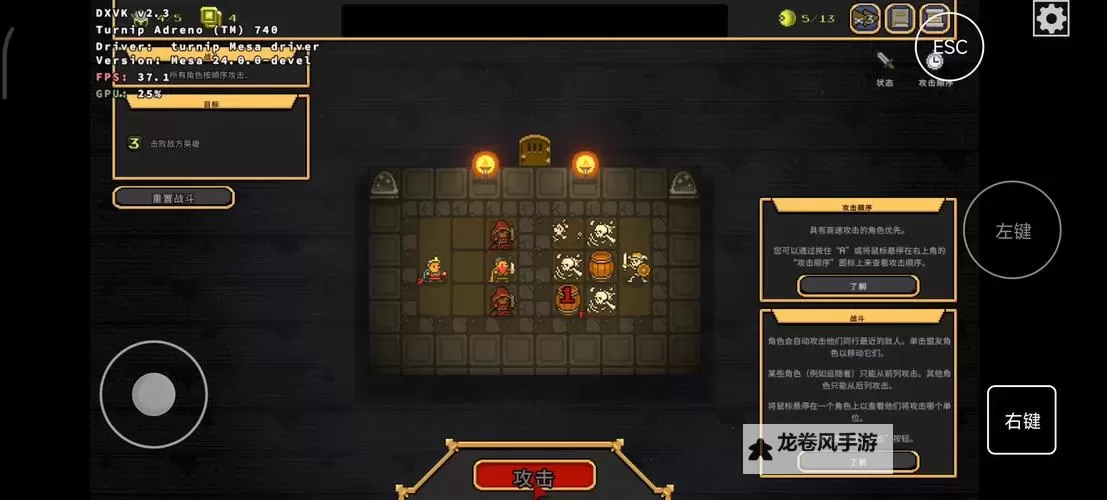Select the blonde hero unit in the back column
1107x500 pixels.
(x=435, y=268)
